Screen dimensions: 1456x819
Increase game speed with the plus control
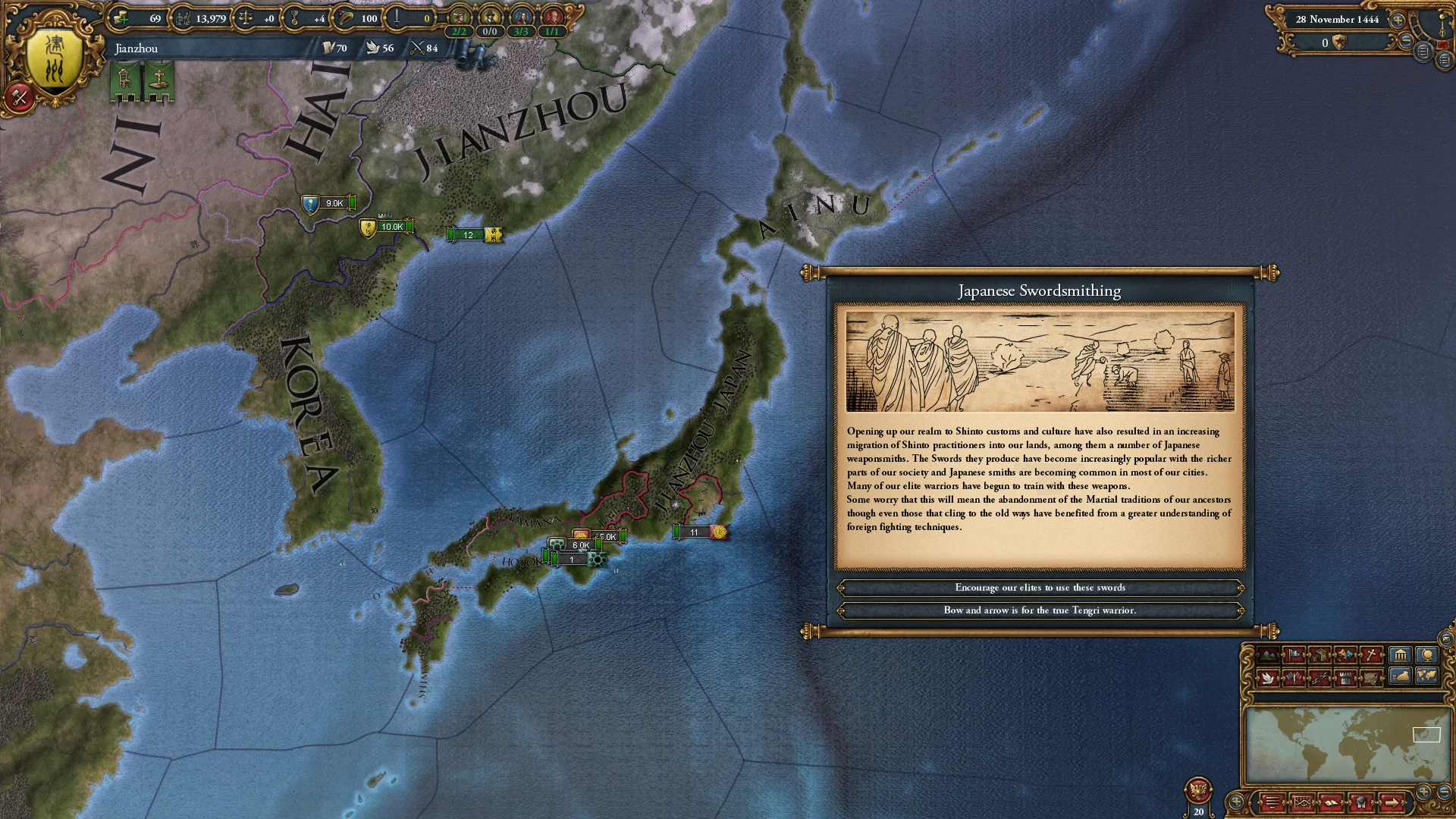pos(1398,20)
